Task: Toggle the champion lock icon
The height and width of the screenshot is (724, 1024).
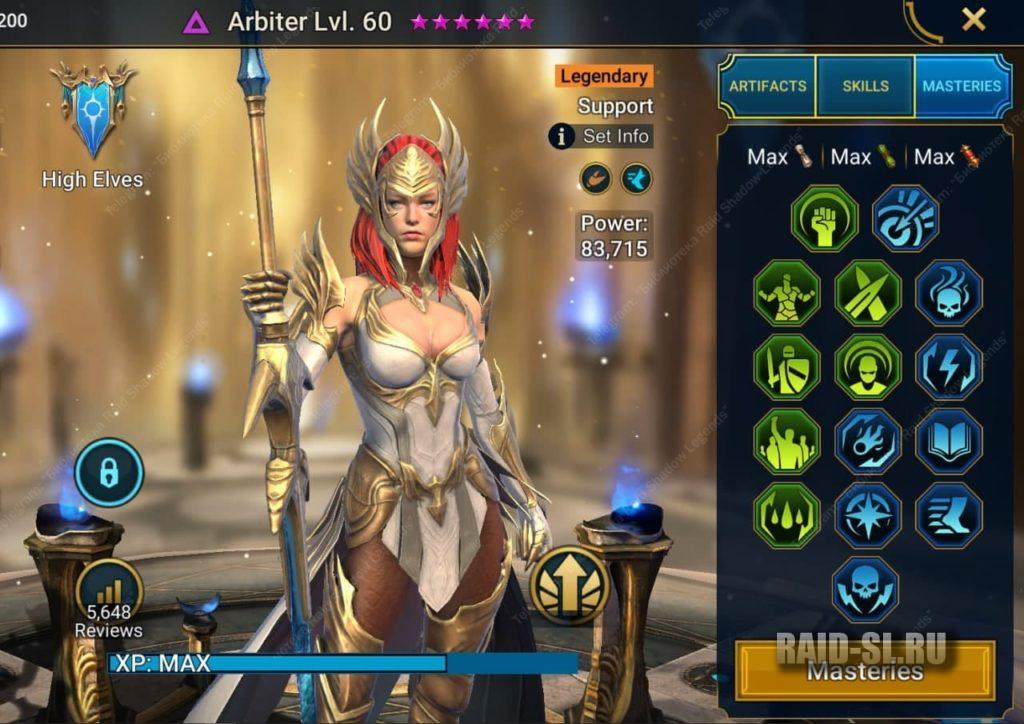Action: (x=109, y=473)
